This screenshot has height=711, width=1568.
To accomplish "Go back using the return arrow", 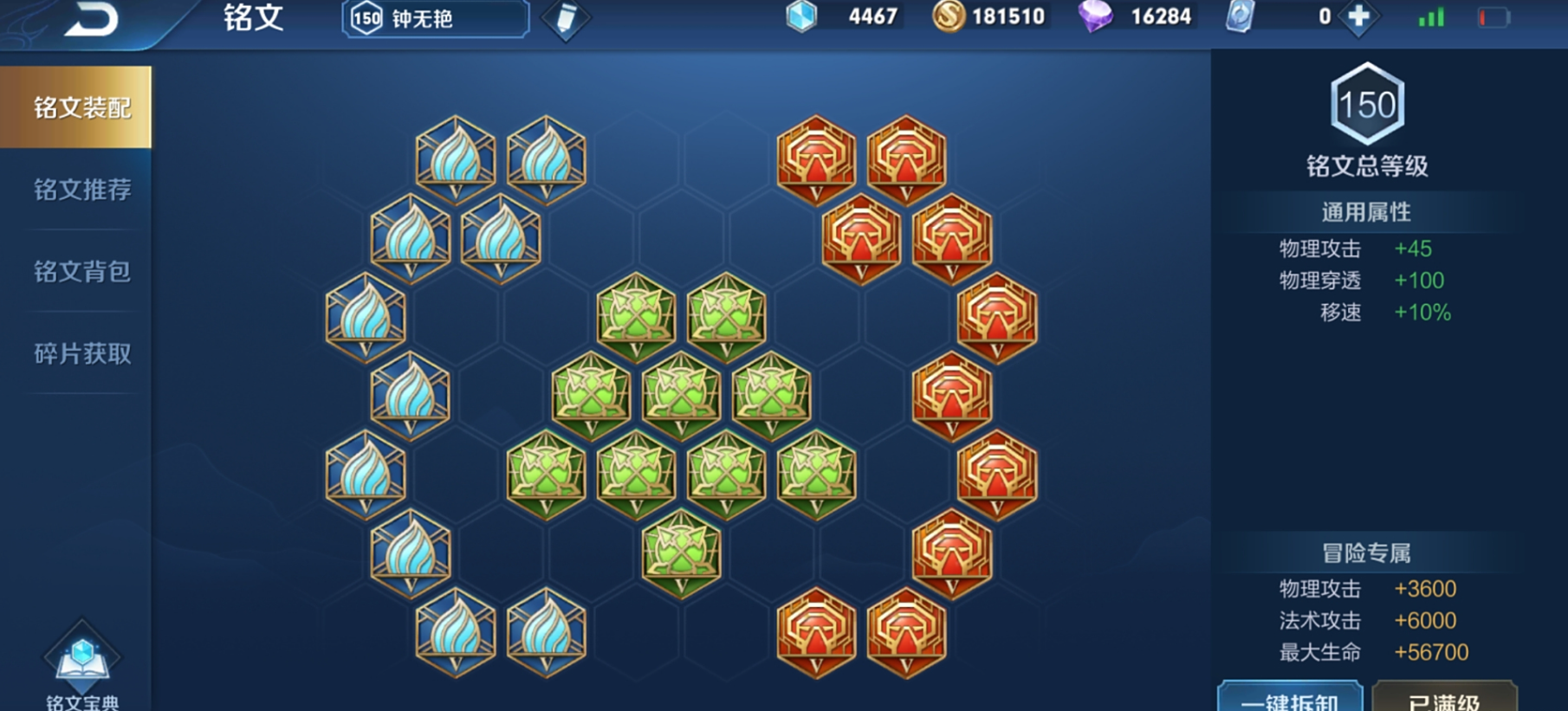I will (90, 21).
